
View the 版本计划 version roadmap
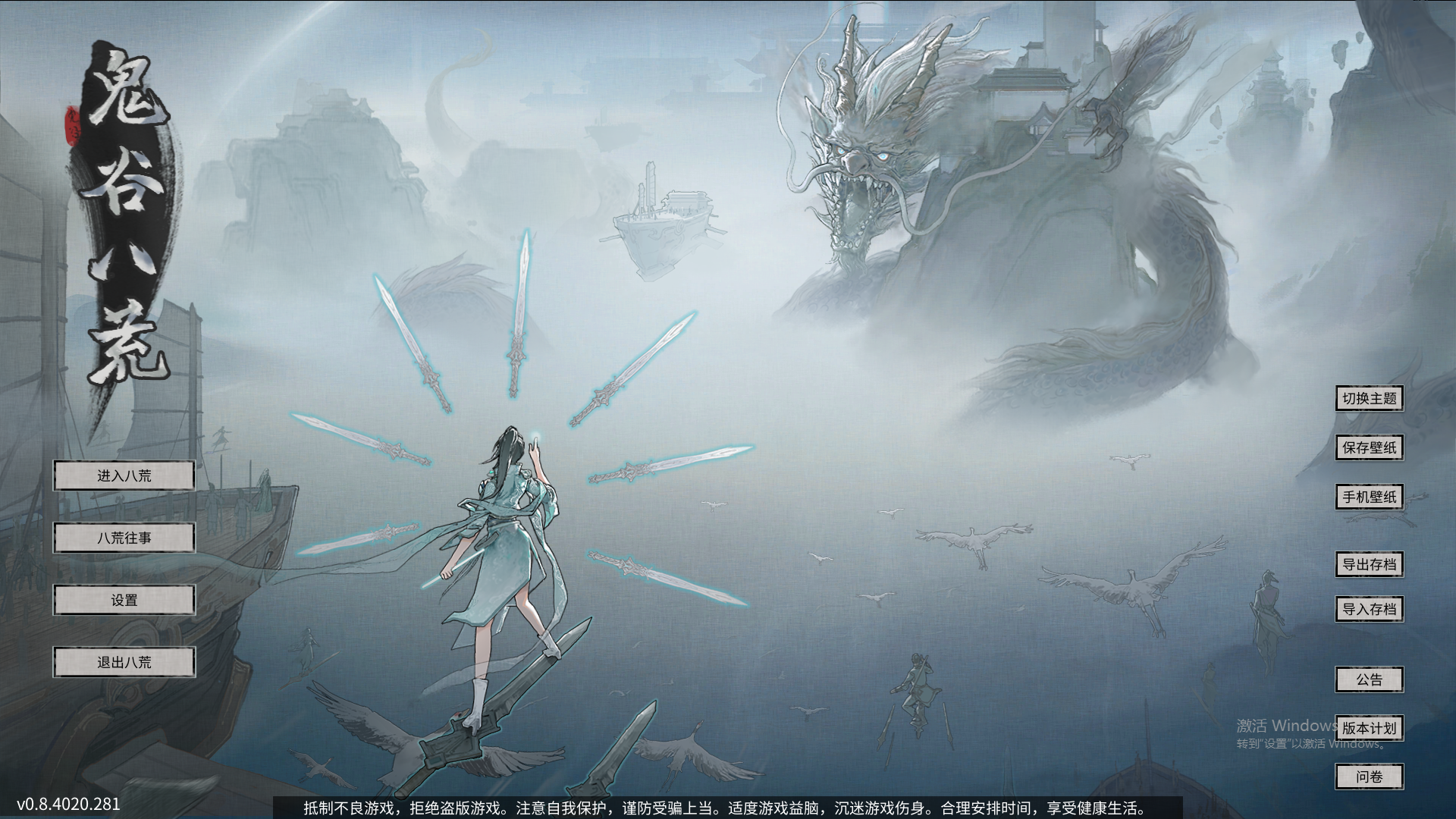point(1370,728)
